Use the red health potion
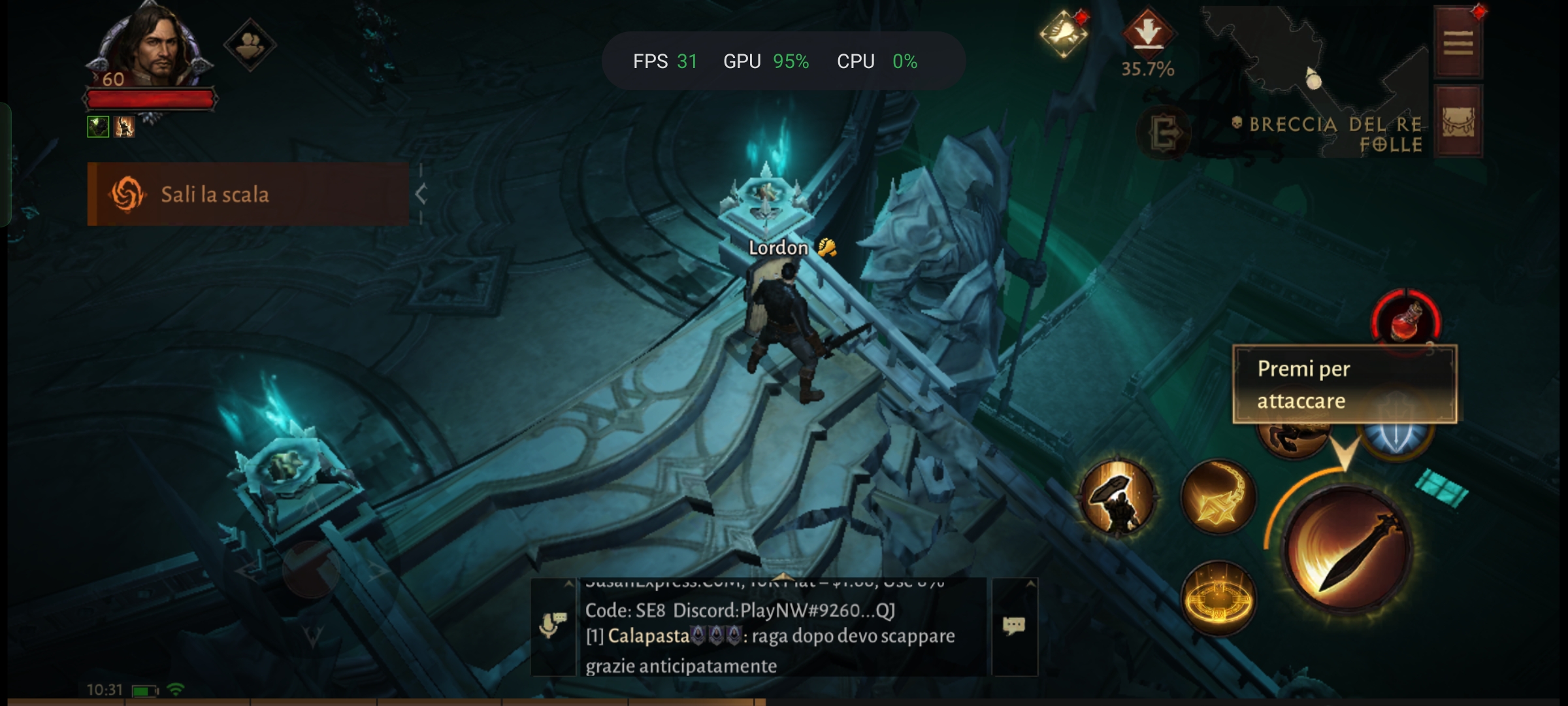Viewport: 1568px width, 706px height. (1406, 322)
